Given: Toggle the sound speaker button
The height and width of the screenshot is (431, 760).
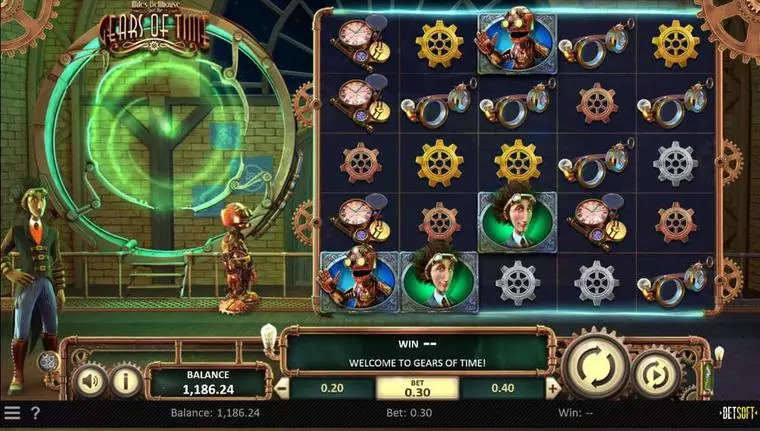Looking at the screenshot, I should tap(90, 380).
